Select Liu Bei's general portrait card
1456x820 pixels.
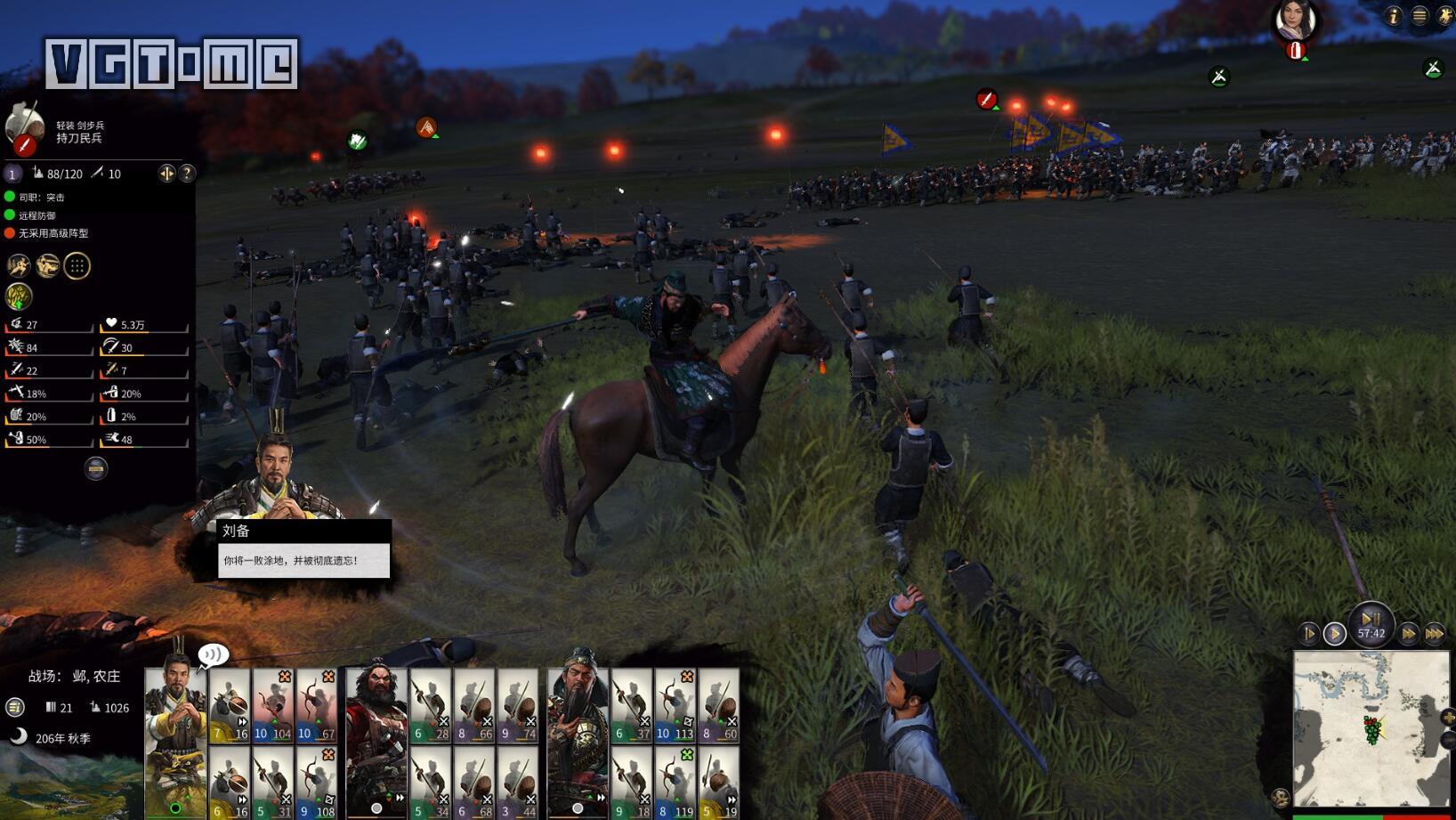[x=175, y=739]
